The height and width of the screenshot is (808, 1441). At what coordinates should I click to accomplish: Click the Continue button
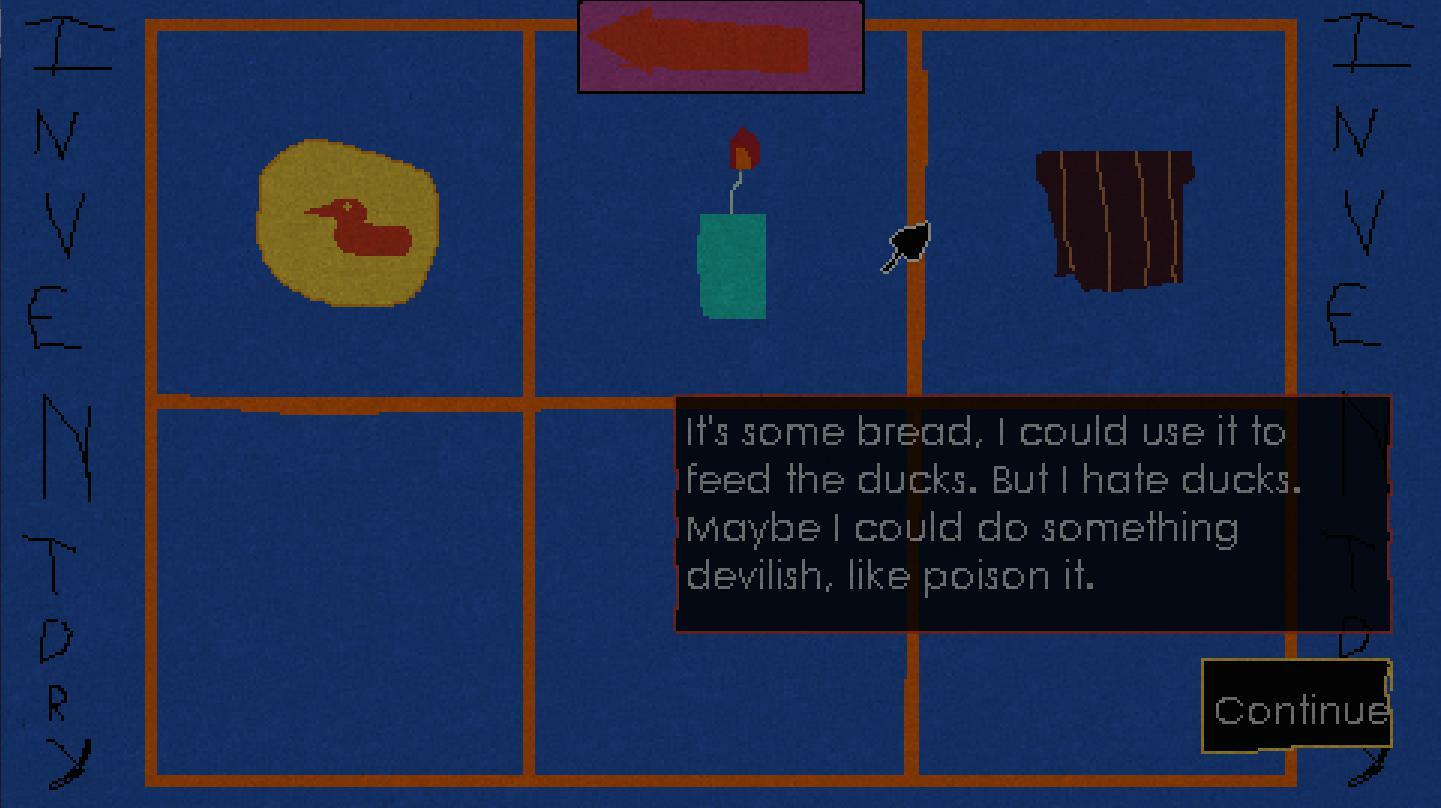1296,707
